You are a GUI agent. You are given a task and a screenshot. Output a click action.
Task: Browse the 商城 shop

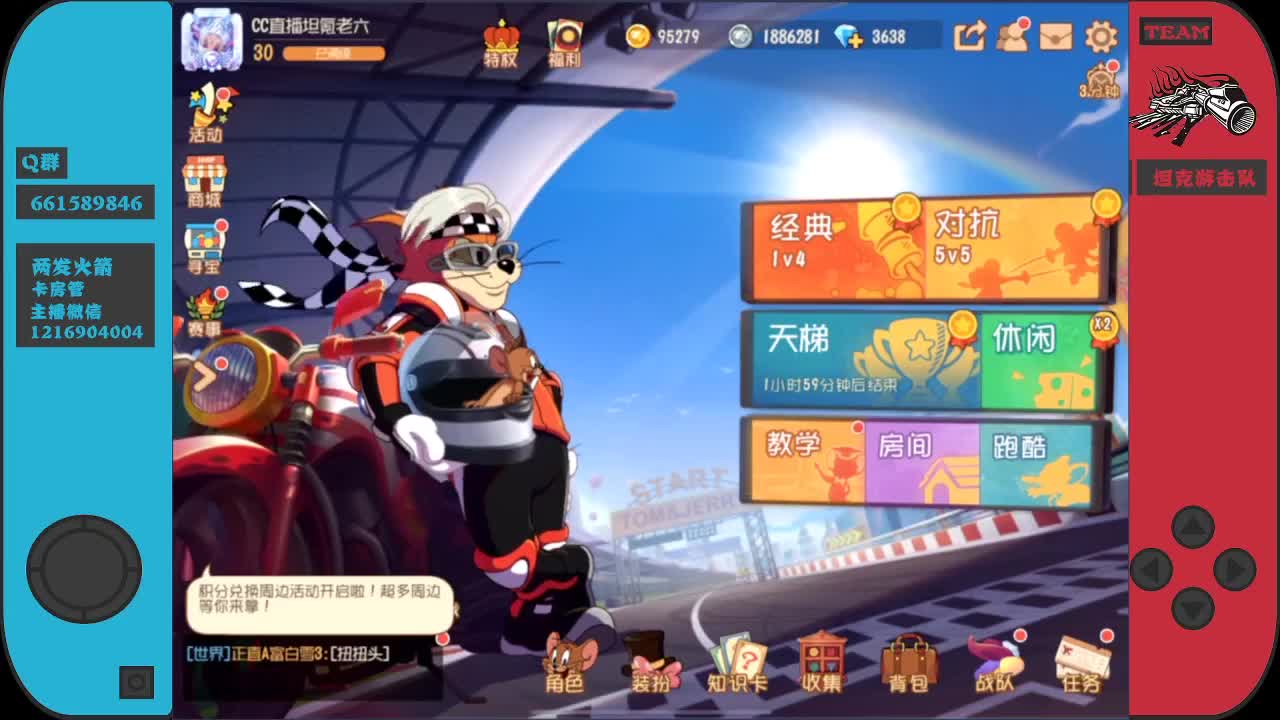coord(205,180)
